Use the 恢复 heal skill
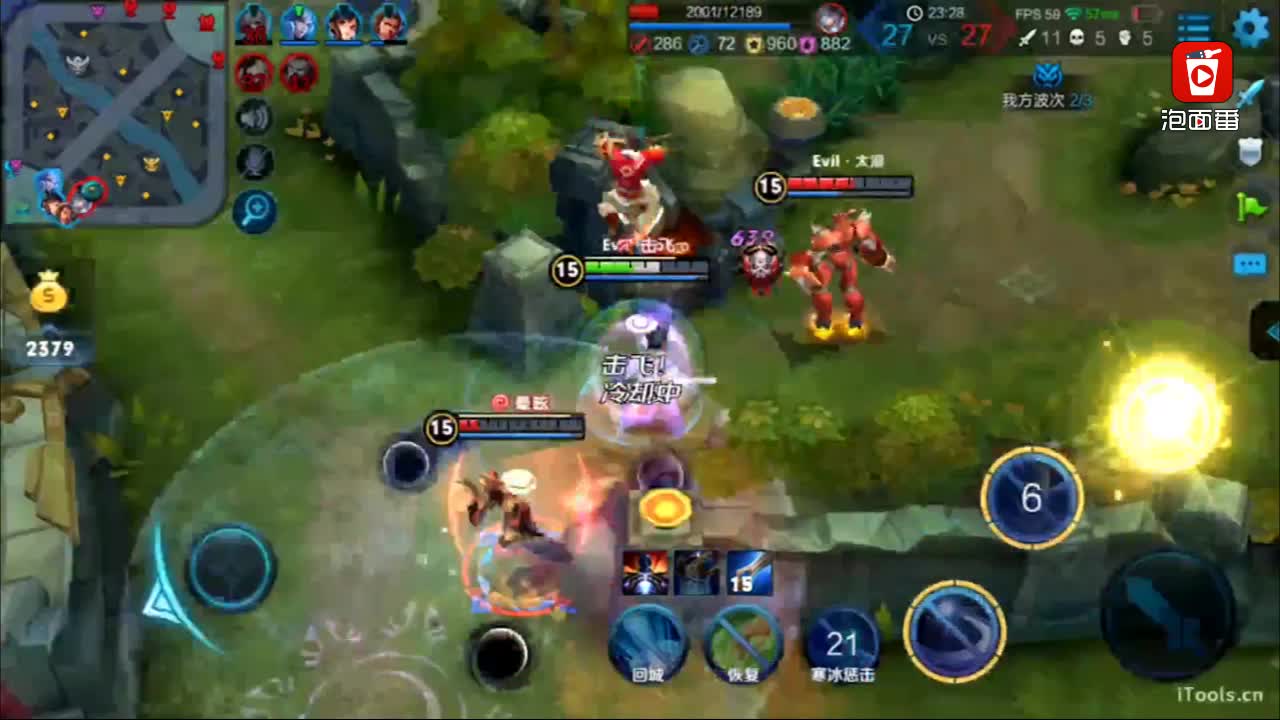 [x=743, y=642]
